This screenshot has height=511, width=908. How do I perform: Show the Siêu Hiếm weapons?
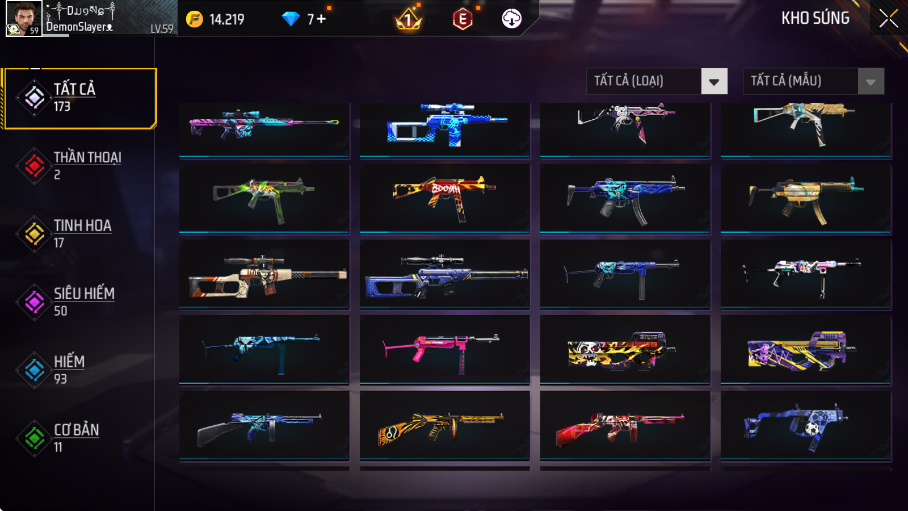pyautogui.click(x=80, y=301)
